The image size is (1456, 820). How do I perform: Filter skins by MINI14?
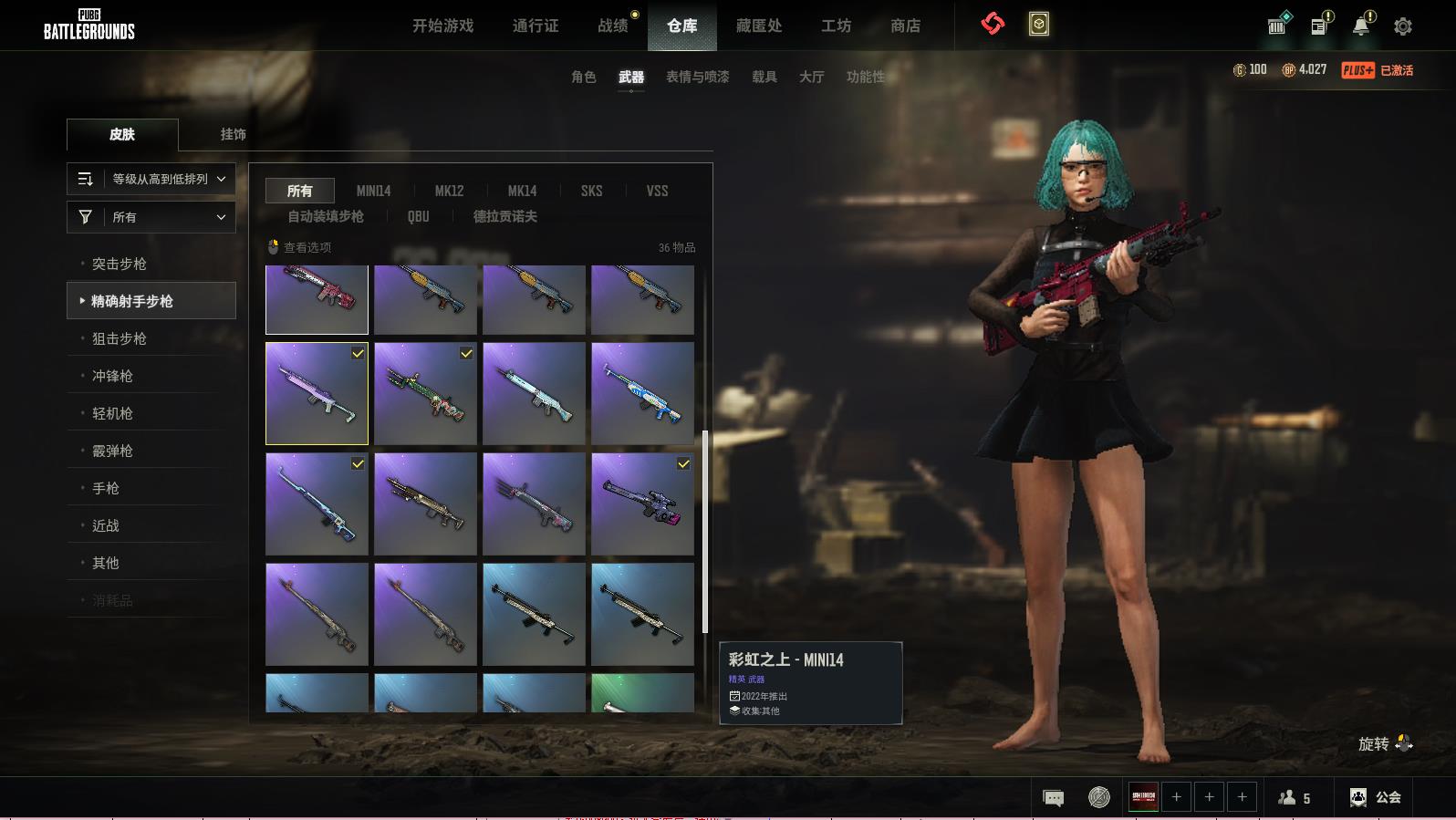373,191
